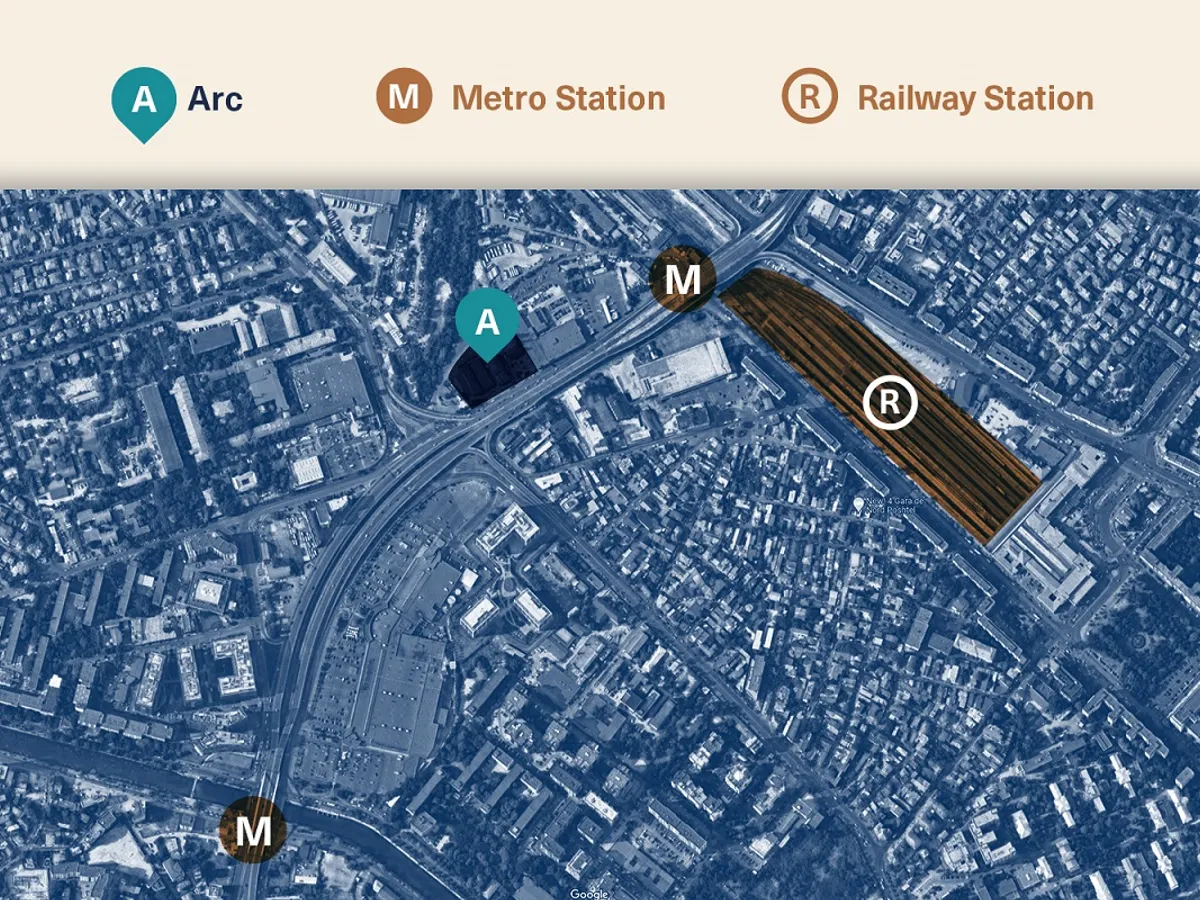Click the Google logo on the map
Viewport: 1200px width, 900px height.
tap(589, 893)
